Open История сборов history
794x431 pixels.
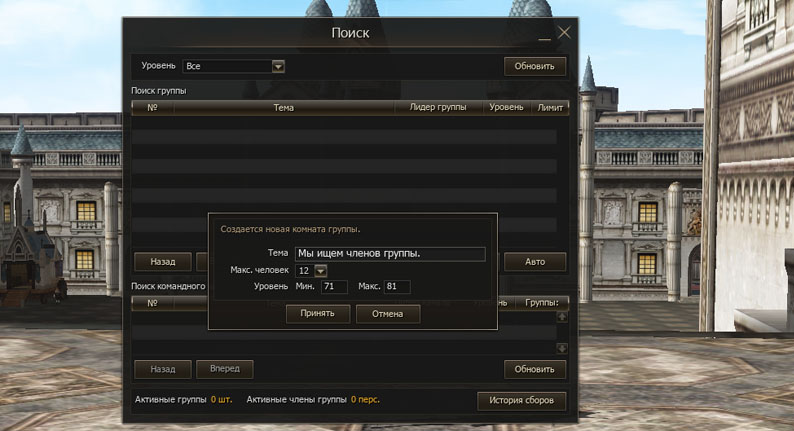[x=522, y=401]
